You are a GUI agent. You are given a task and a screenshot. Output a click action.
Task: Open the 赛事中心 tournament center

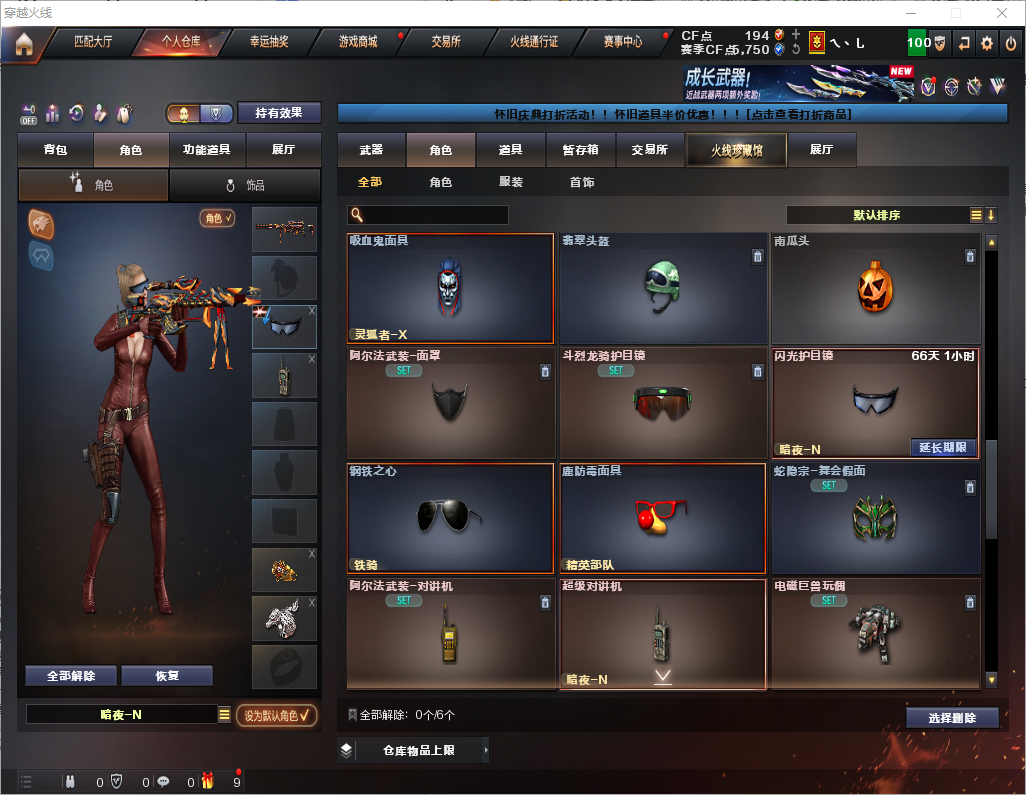click(x=622, y=42)
